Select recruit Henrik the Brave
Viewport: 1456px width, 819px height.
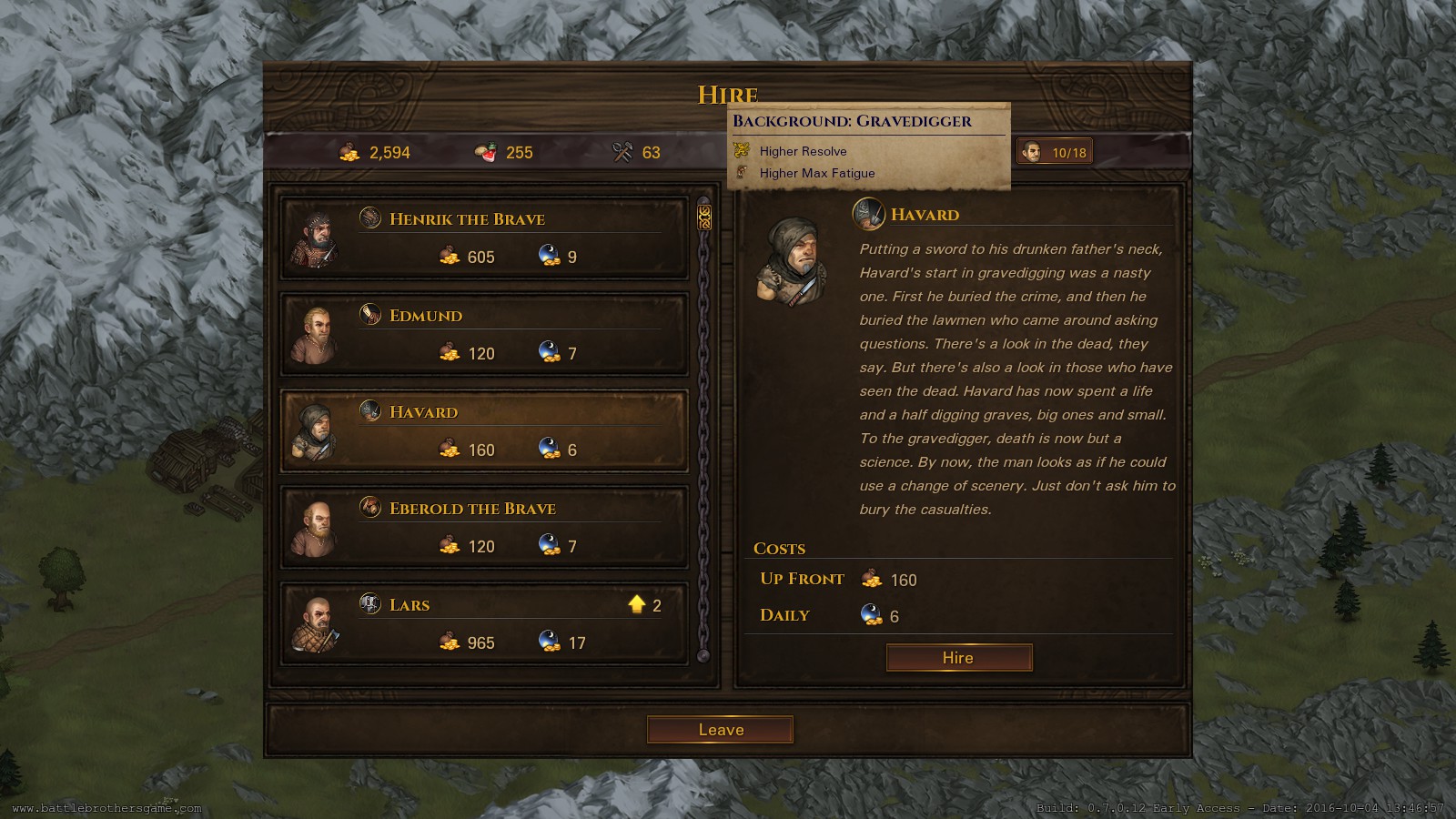tap(484, 238)
